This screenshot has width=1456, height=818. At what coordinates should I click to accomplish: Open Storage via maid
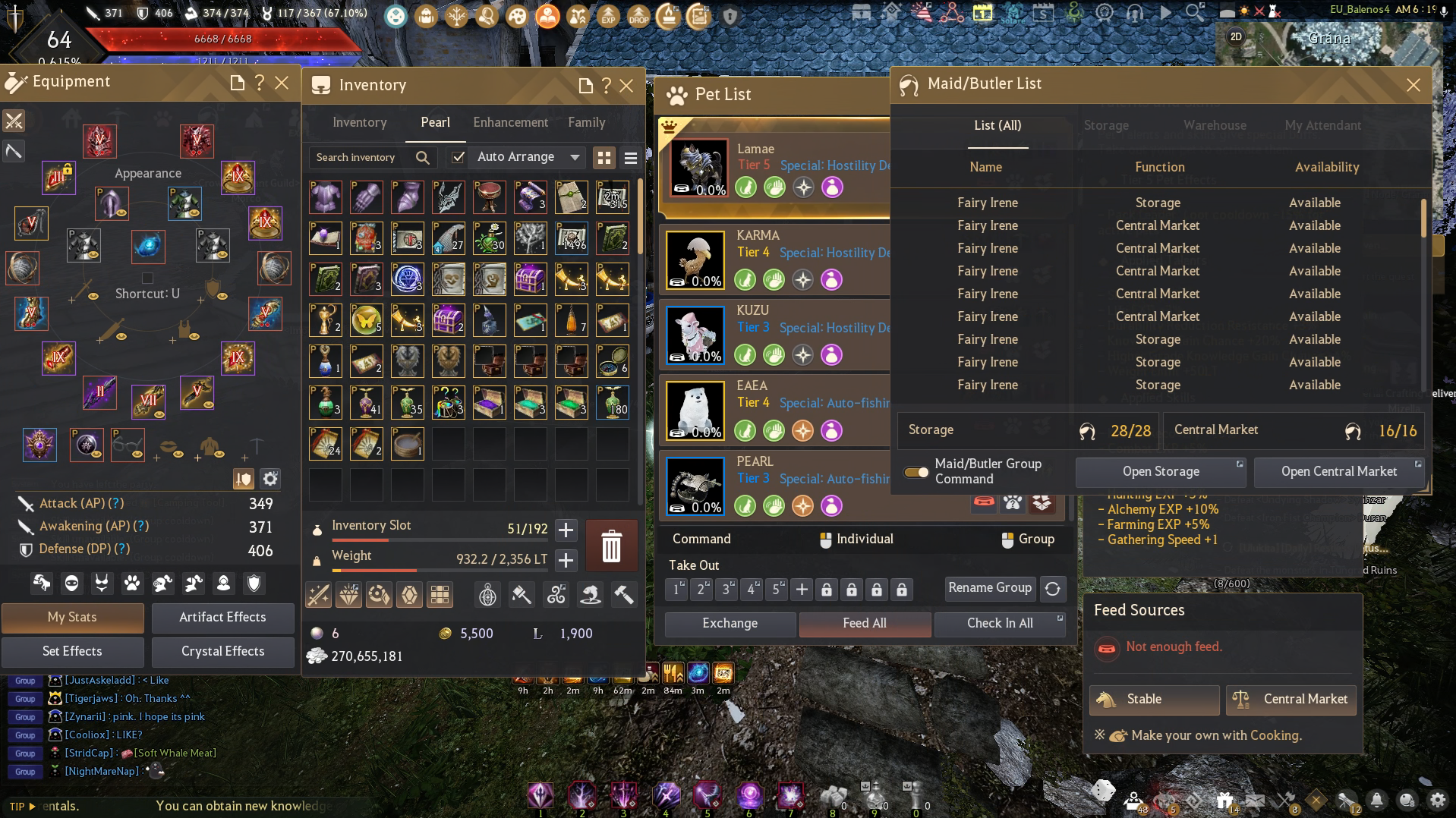tap(1161, 472)
